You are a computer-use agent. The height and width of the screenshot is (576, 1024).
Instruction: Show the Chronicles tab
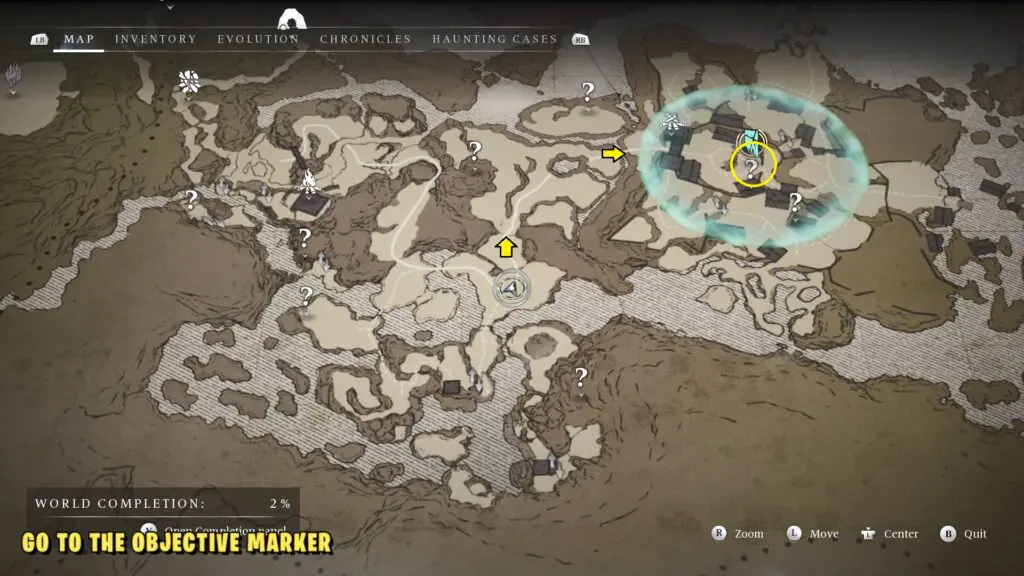pos(365,39)
